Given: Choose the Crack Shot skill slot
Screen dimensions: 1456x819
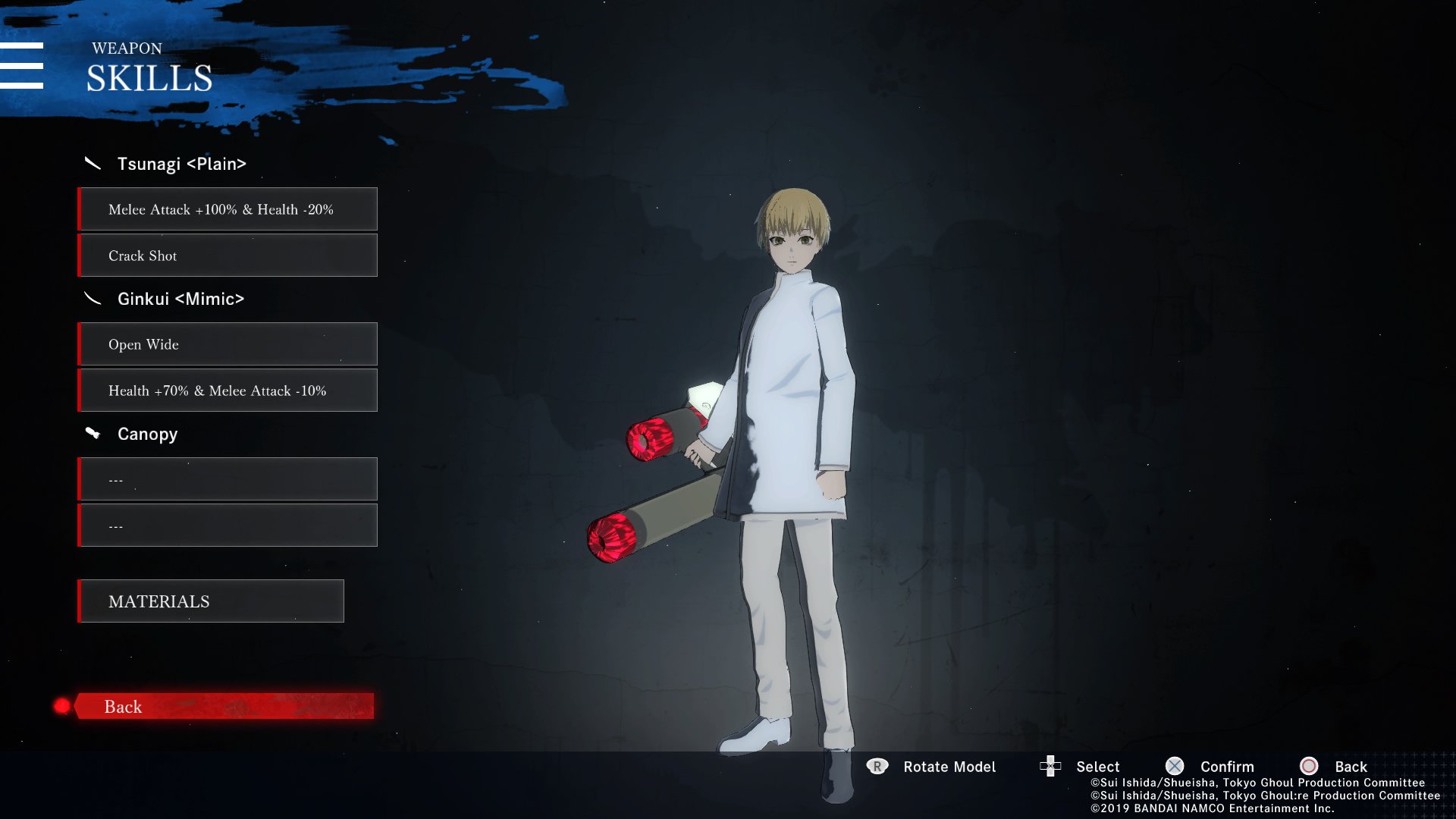Looking at the screenshot, I should 227,256.
